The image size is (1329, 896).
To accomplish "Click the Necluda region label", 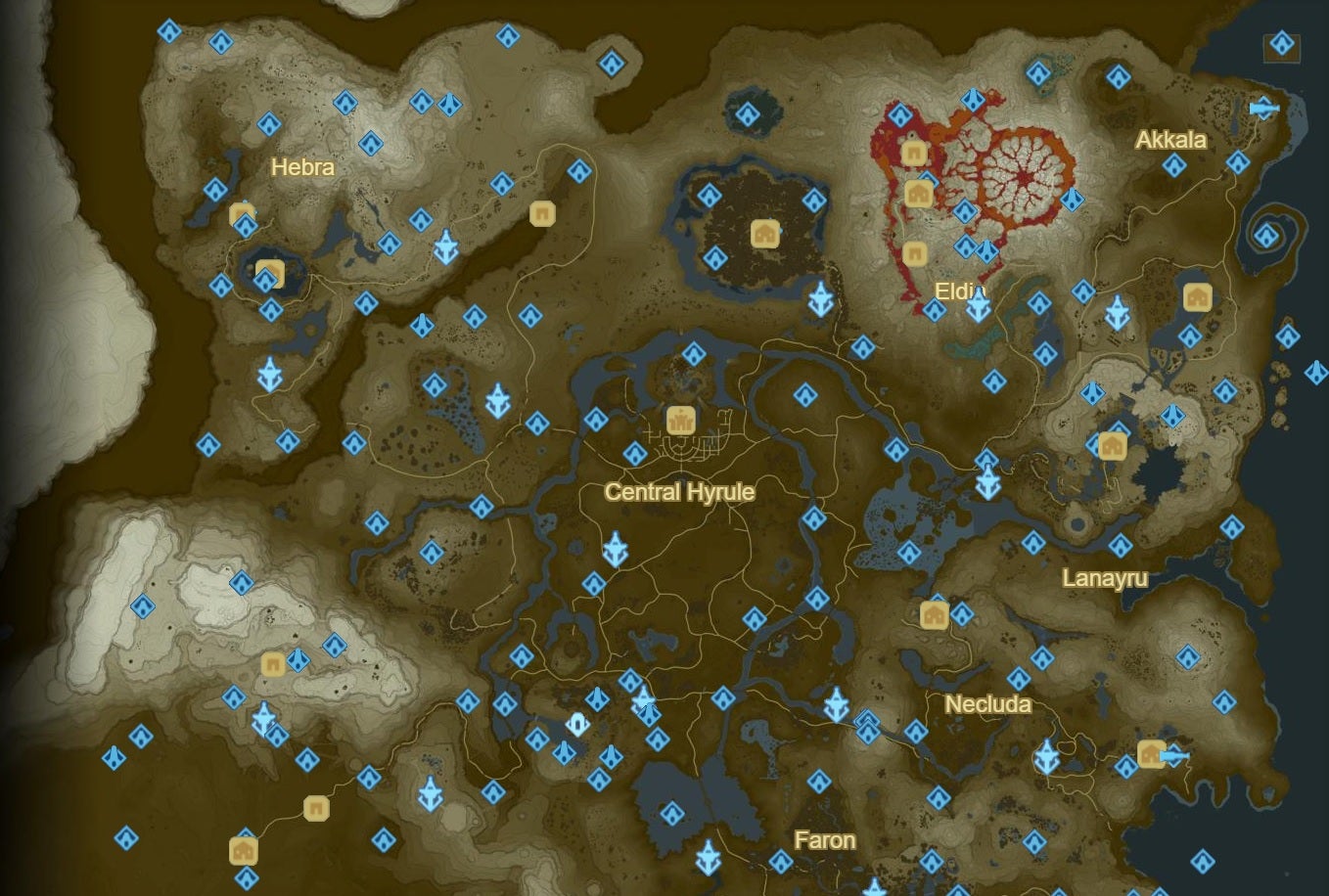I will click(x=987, y=702).
